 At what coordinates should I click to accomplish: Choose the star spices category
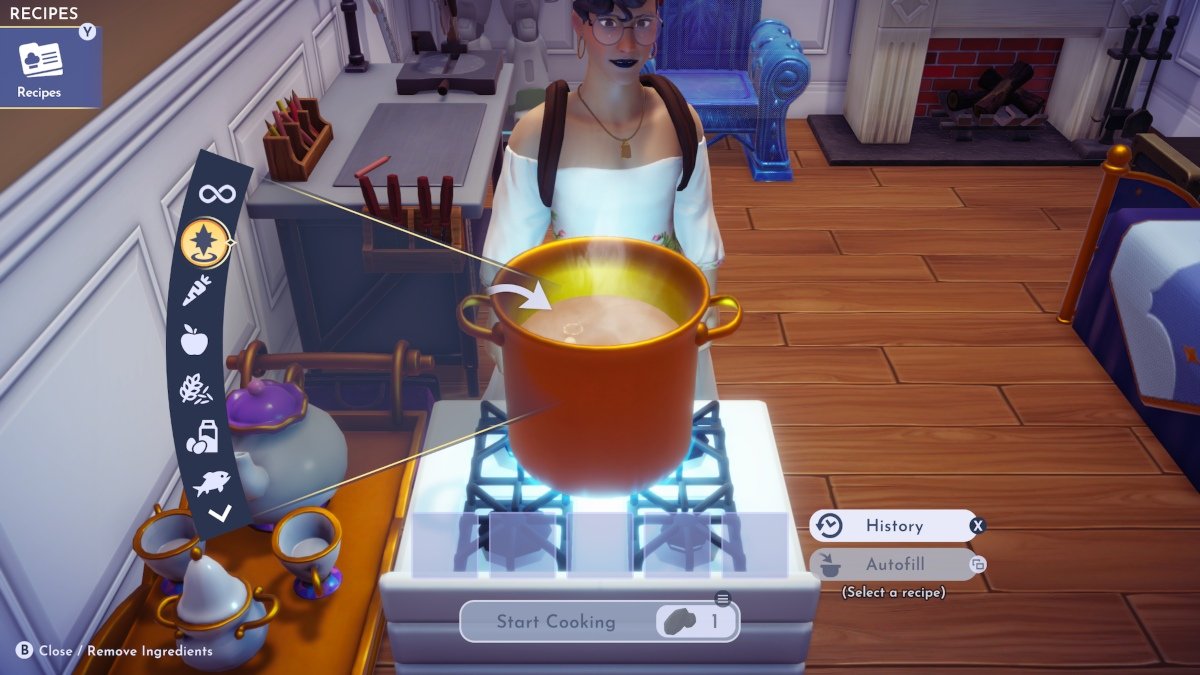click(205, 242)
